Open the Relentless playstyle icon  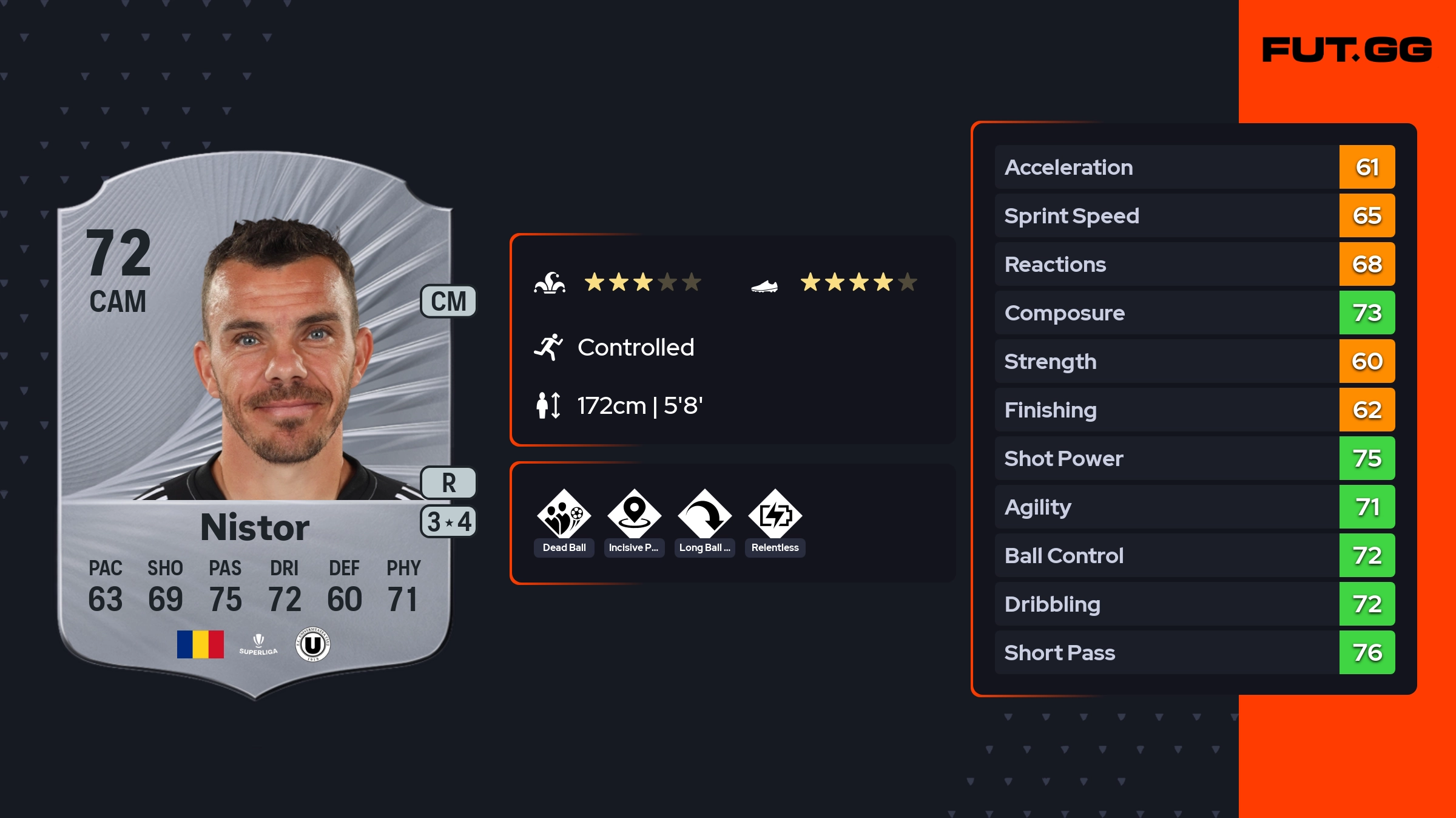point(775,515)
